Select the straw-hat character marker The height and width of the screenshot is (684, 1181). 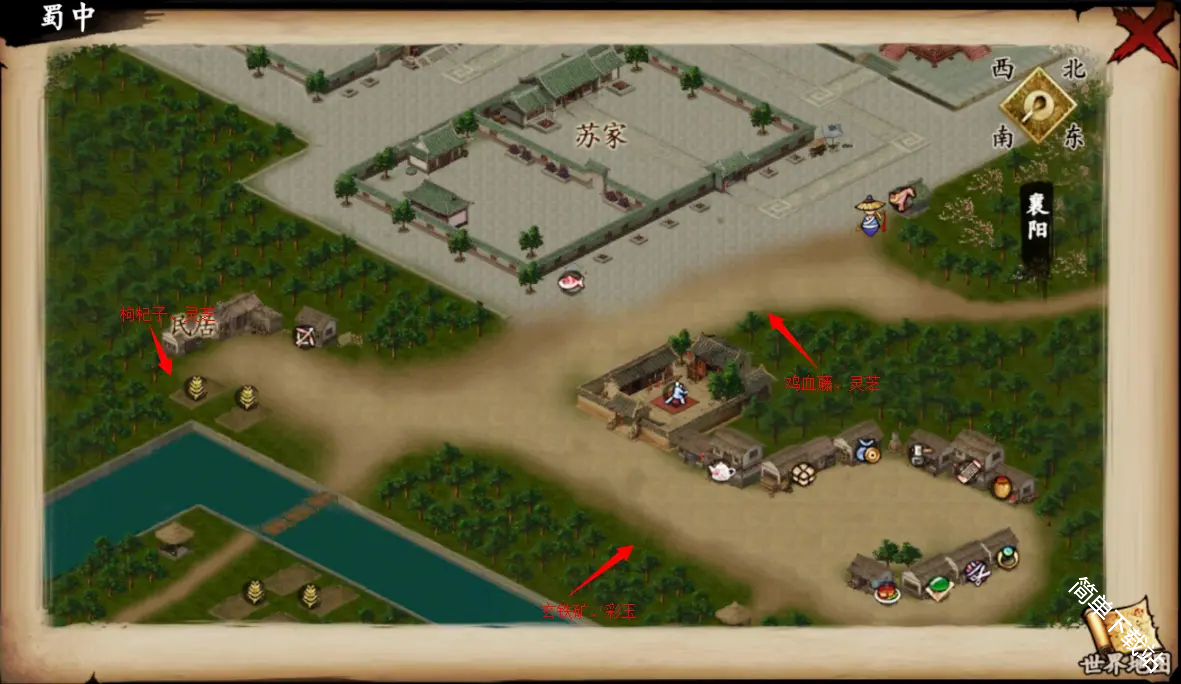(x=869, y=215)
